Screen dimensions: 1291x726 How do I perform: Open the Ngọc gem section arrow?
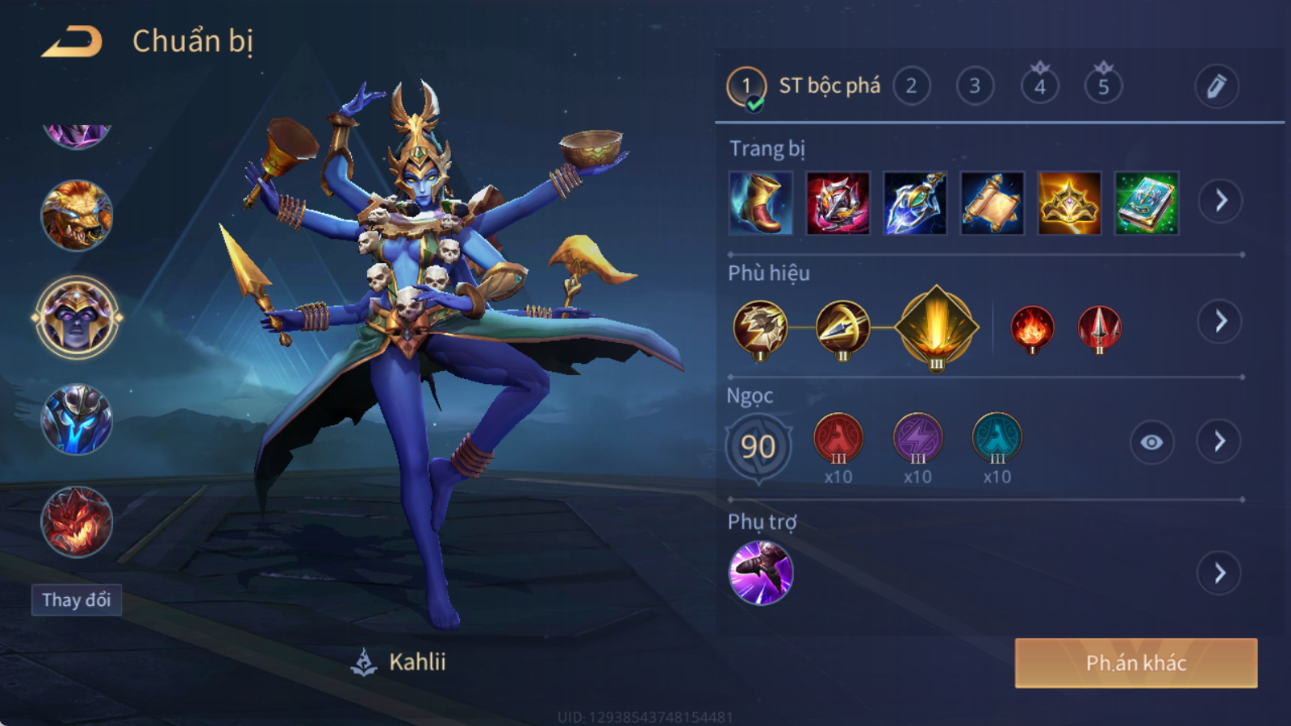(1220, 441)
